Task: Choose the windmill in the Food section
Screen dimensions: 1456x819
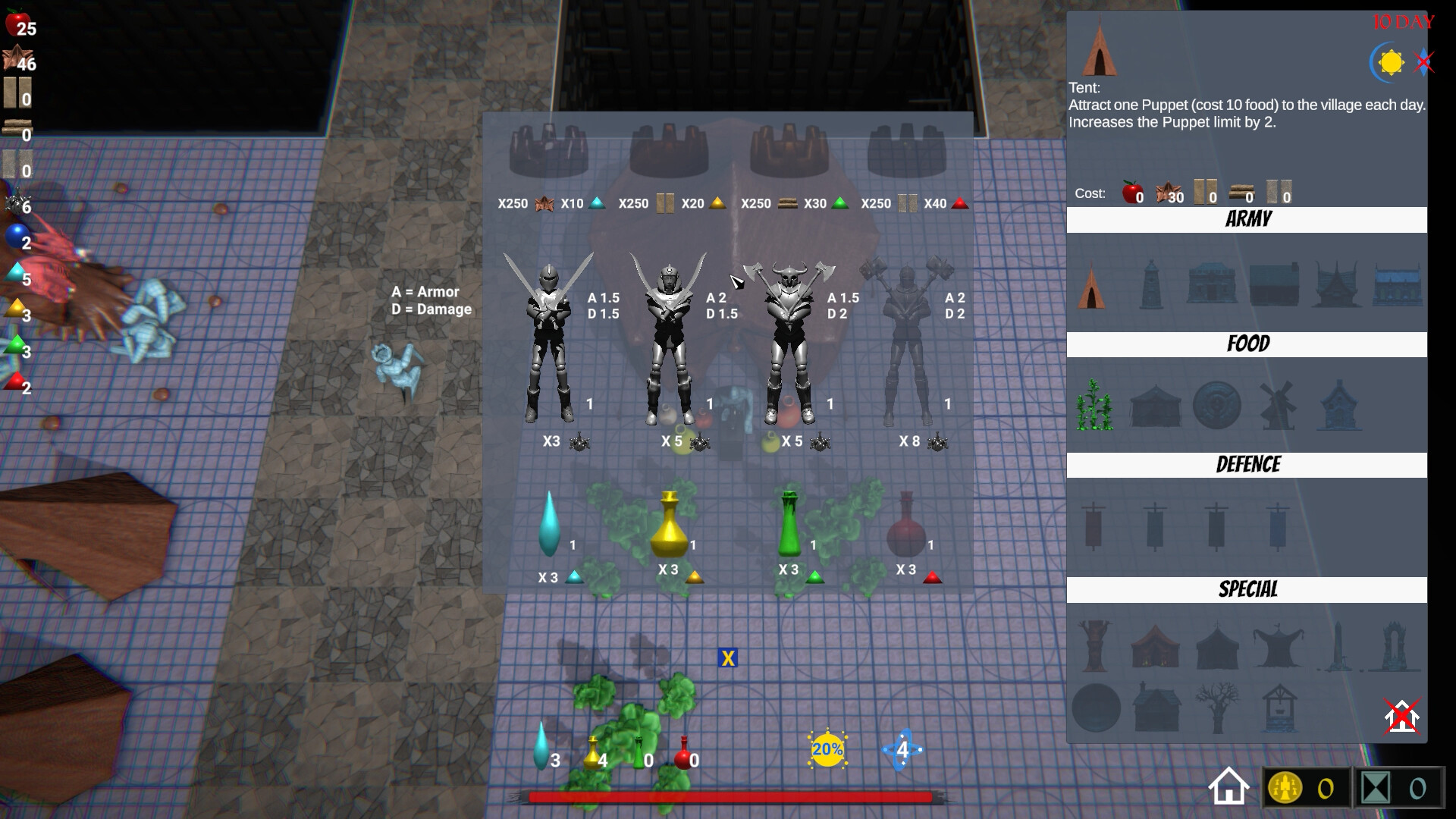Action: coord(1279,406)
